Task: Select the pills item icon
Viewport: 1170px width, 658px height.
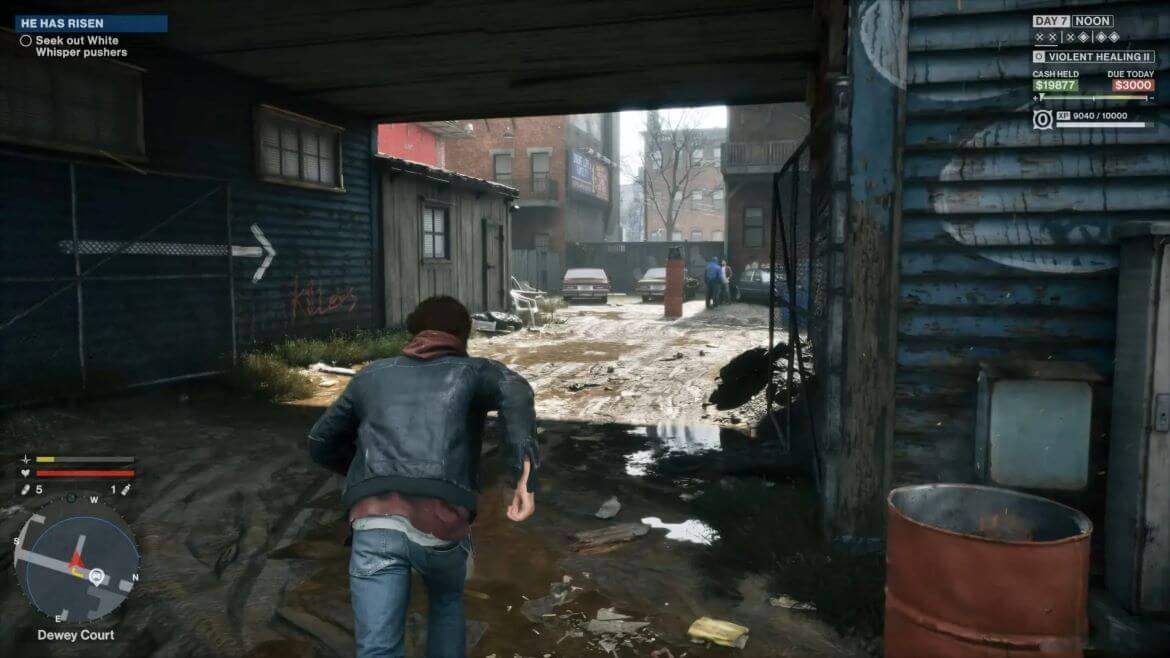Action: point(25,490)
